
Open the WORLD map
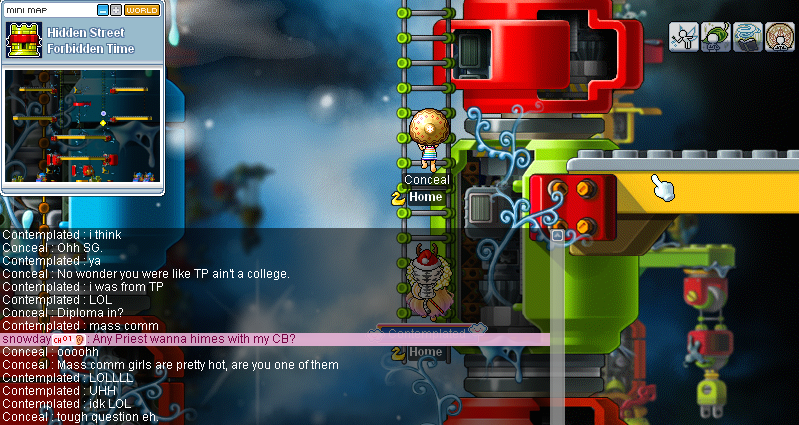(x=141, y=10)
